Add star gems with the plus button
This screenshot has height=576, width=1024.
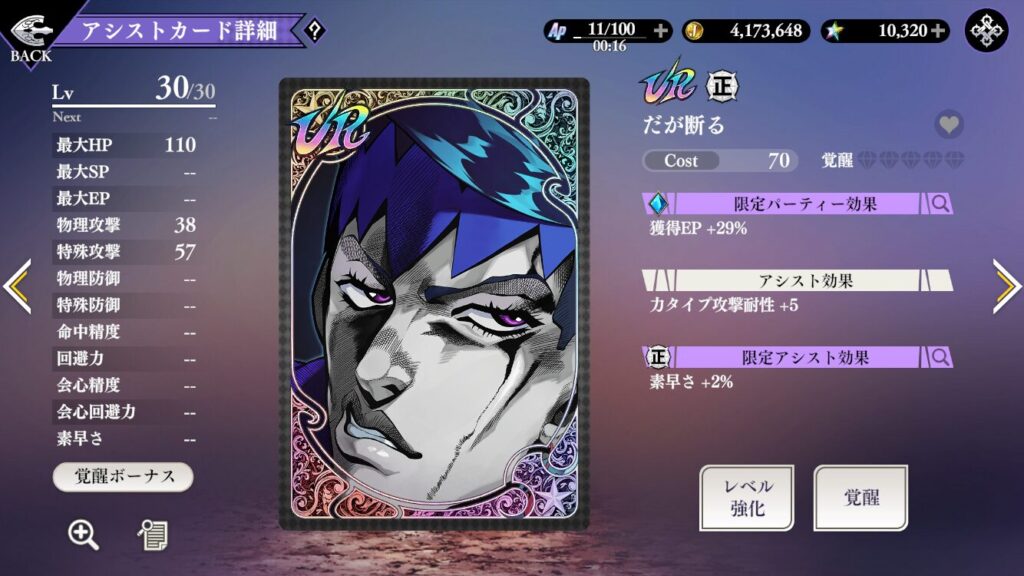coord(938,31)
